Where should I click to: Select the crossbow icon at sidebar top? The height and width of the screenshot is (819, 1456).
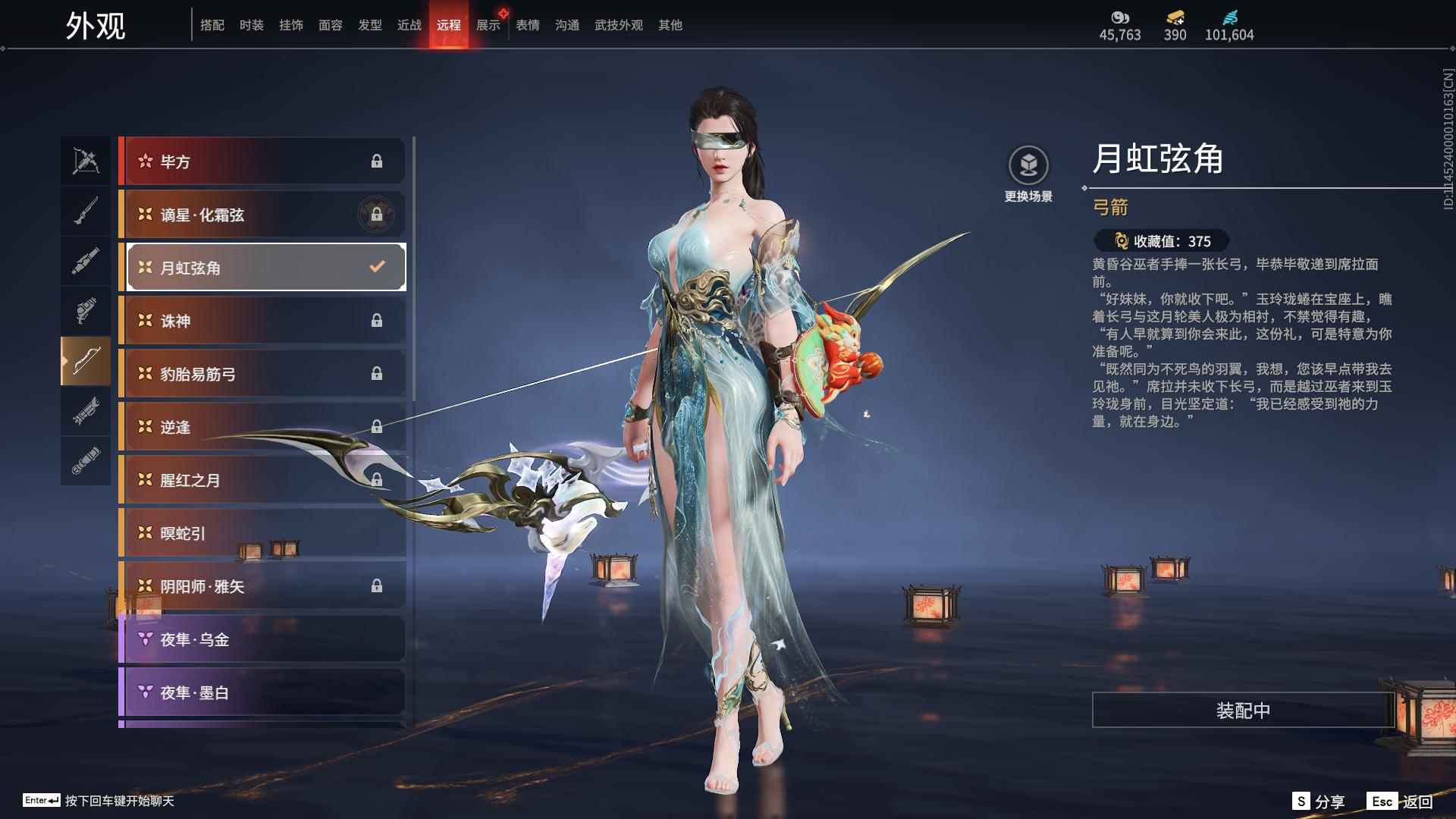coord(86,161)
